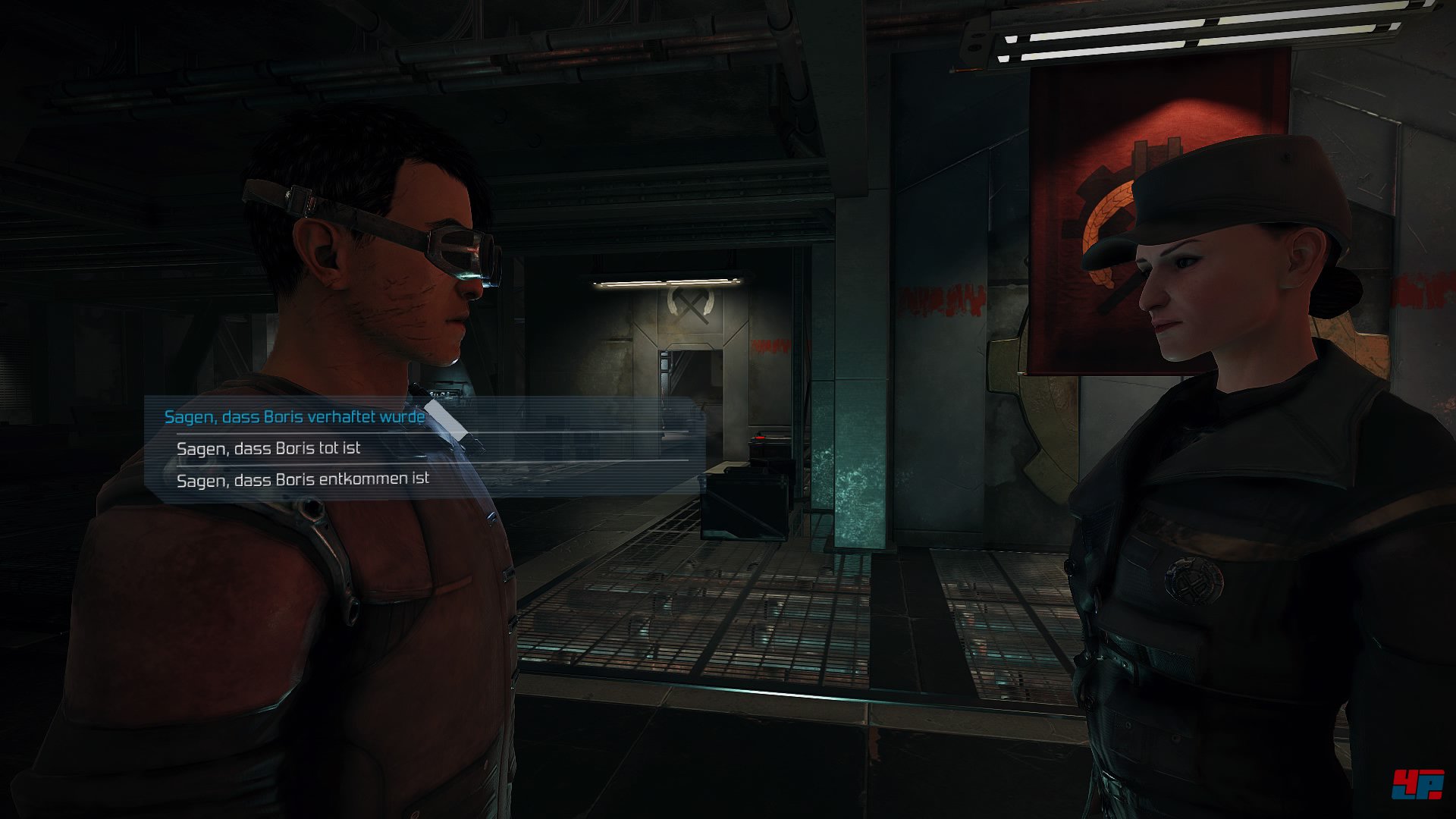Select the reply "Sagen, dass Boris tot ist"
1456x819 pixels.
pyautogui.click(x=268, y=448)
